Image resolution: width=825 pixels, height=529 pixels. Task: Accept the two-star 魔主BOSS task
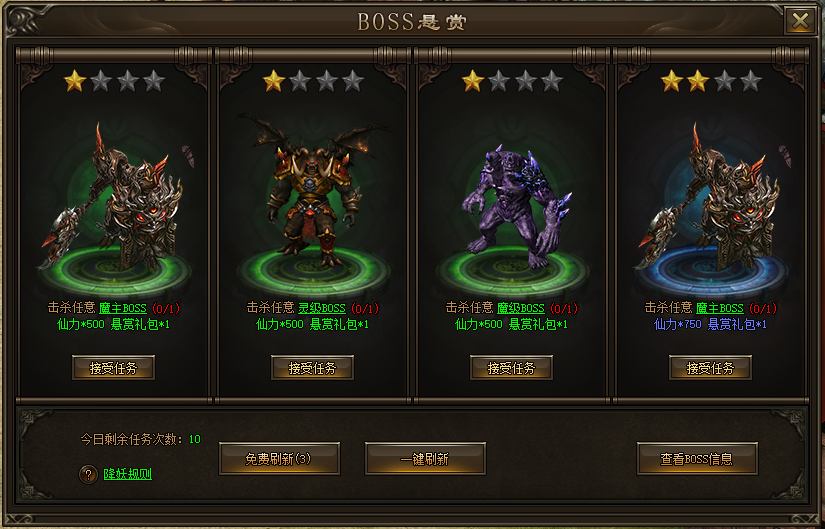pos(710,368)
